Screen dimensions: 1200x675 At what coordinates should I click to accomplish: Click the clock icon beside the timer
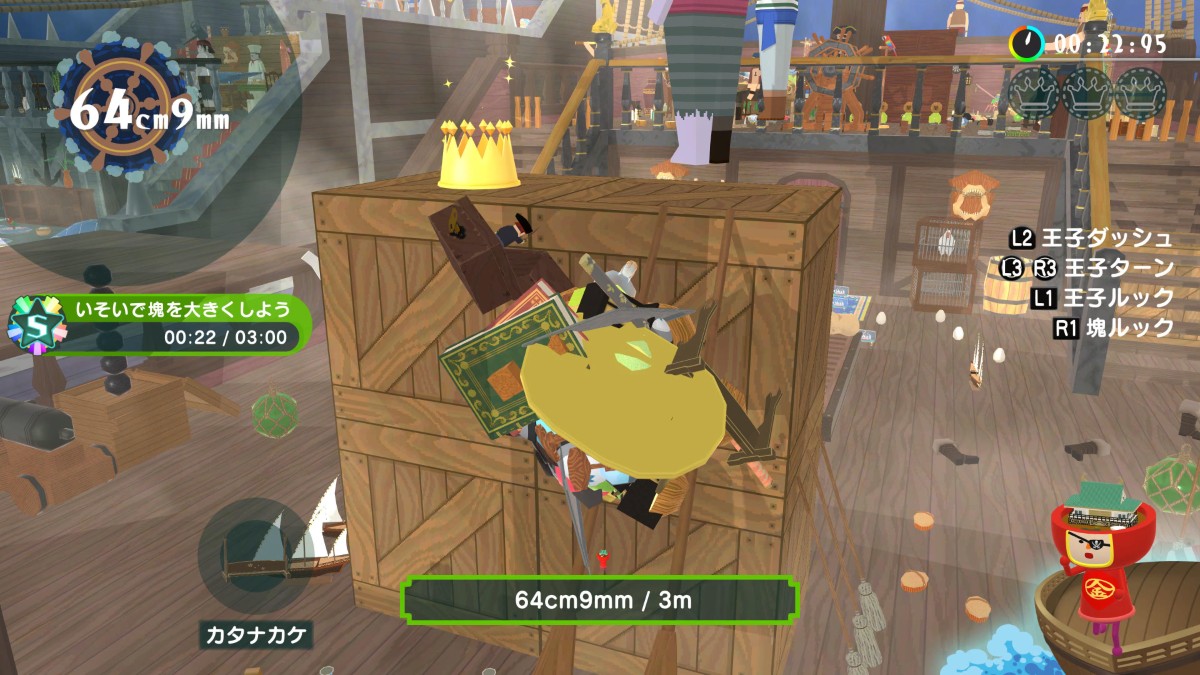click(1026, 43)
